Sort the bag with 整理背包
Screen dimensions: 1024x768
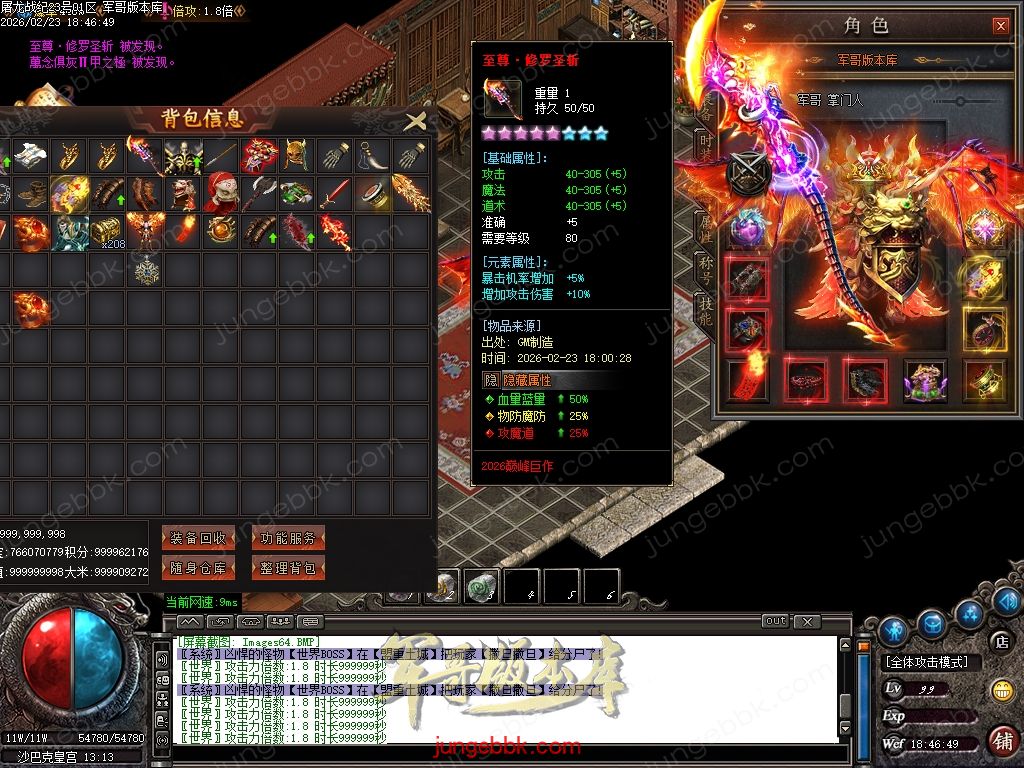pyautogui.click(x=288, y=568)
